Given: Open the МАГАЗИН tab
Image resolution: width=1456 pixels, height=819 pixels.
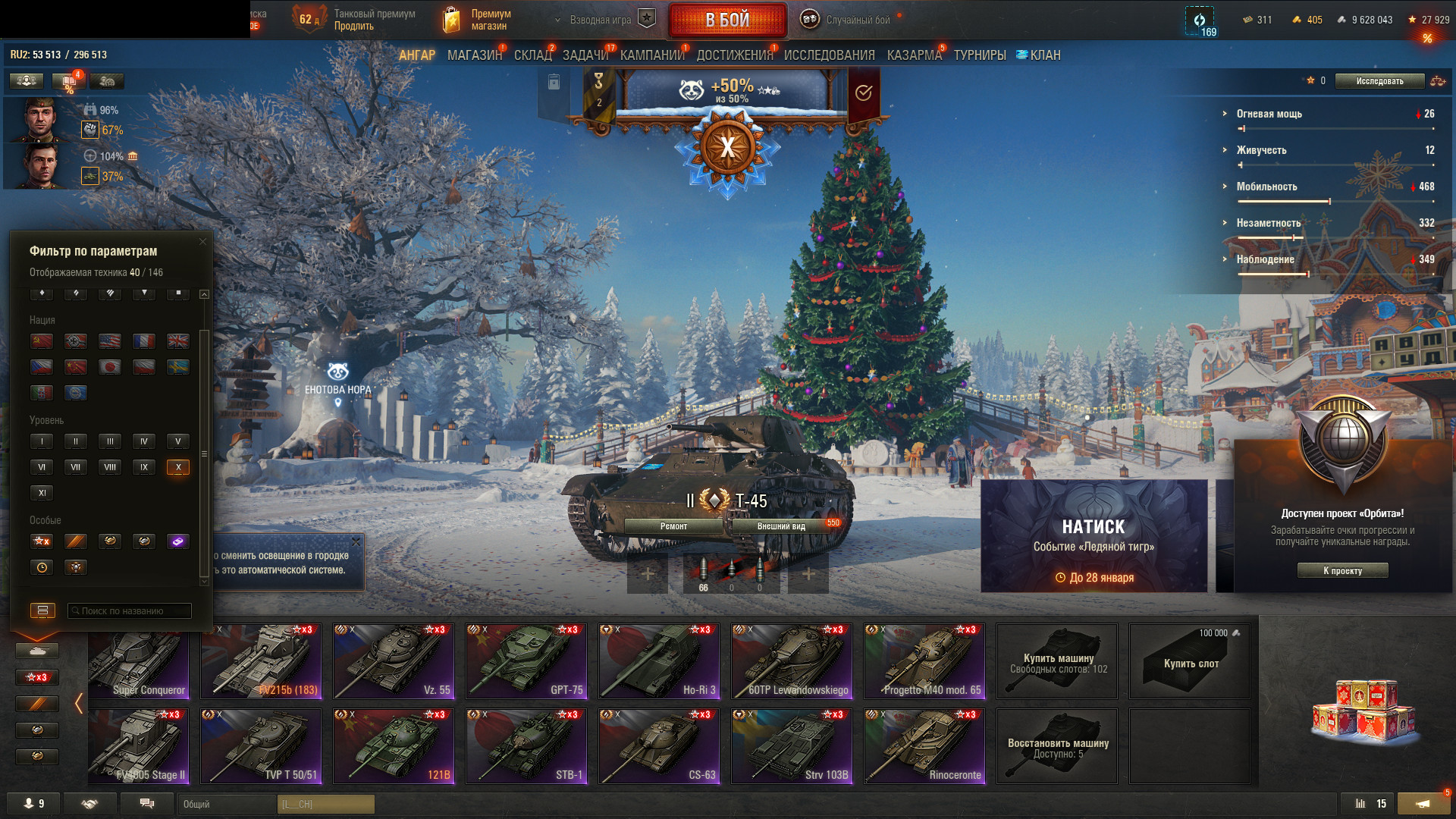Looking at the screenshot, I should coord(474,55).
